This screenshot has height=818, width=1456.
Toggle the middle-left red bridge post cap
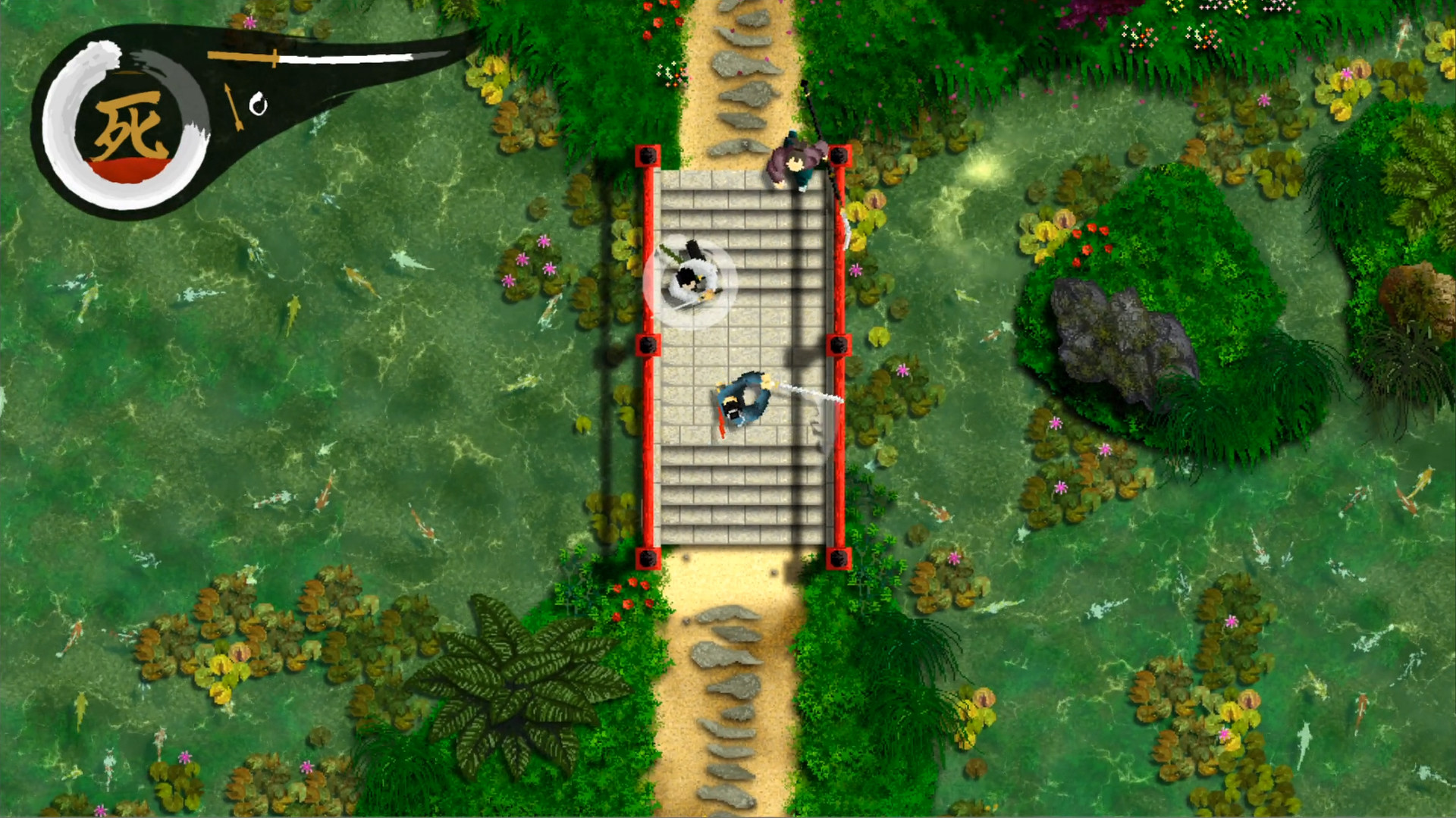647,345
